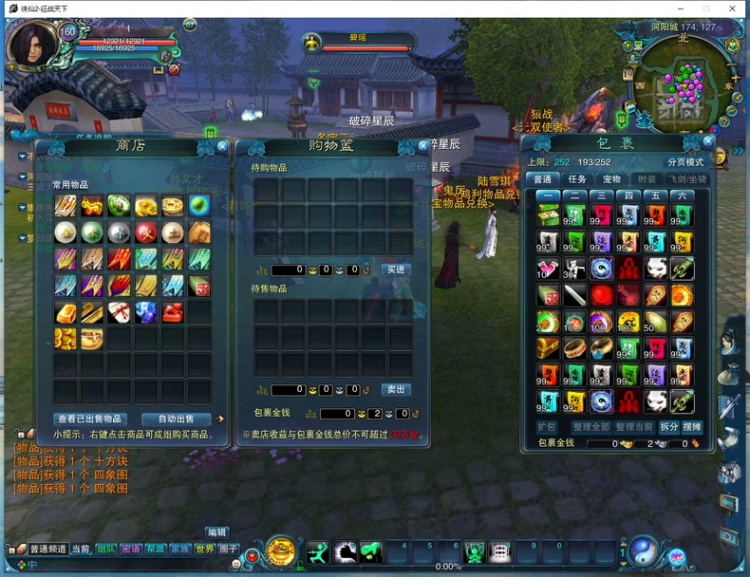Click the 买进 buy button
Screen dimensions: 750x577
pyautogui.click(x=396, y=270)
